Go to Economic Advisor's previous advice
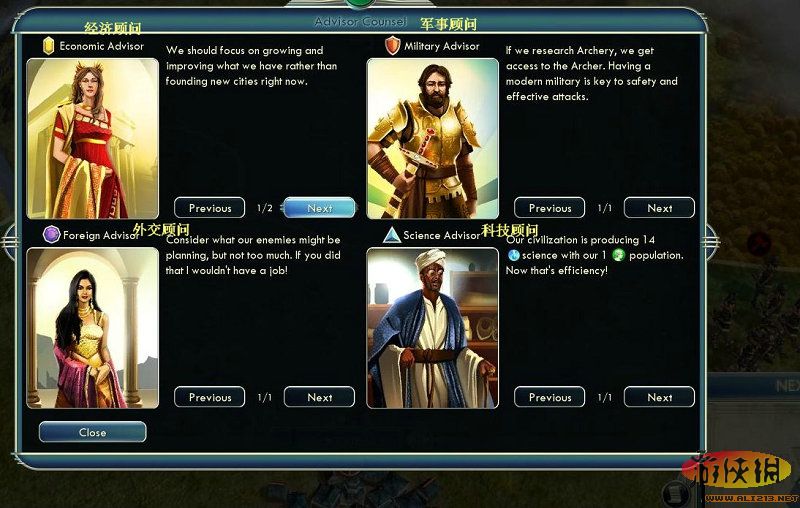The width and height of the screenshot is (800, 508). pyautogui.click(x=210, y=208)
